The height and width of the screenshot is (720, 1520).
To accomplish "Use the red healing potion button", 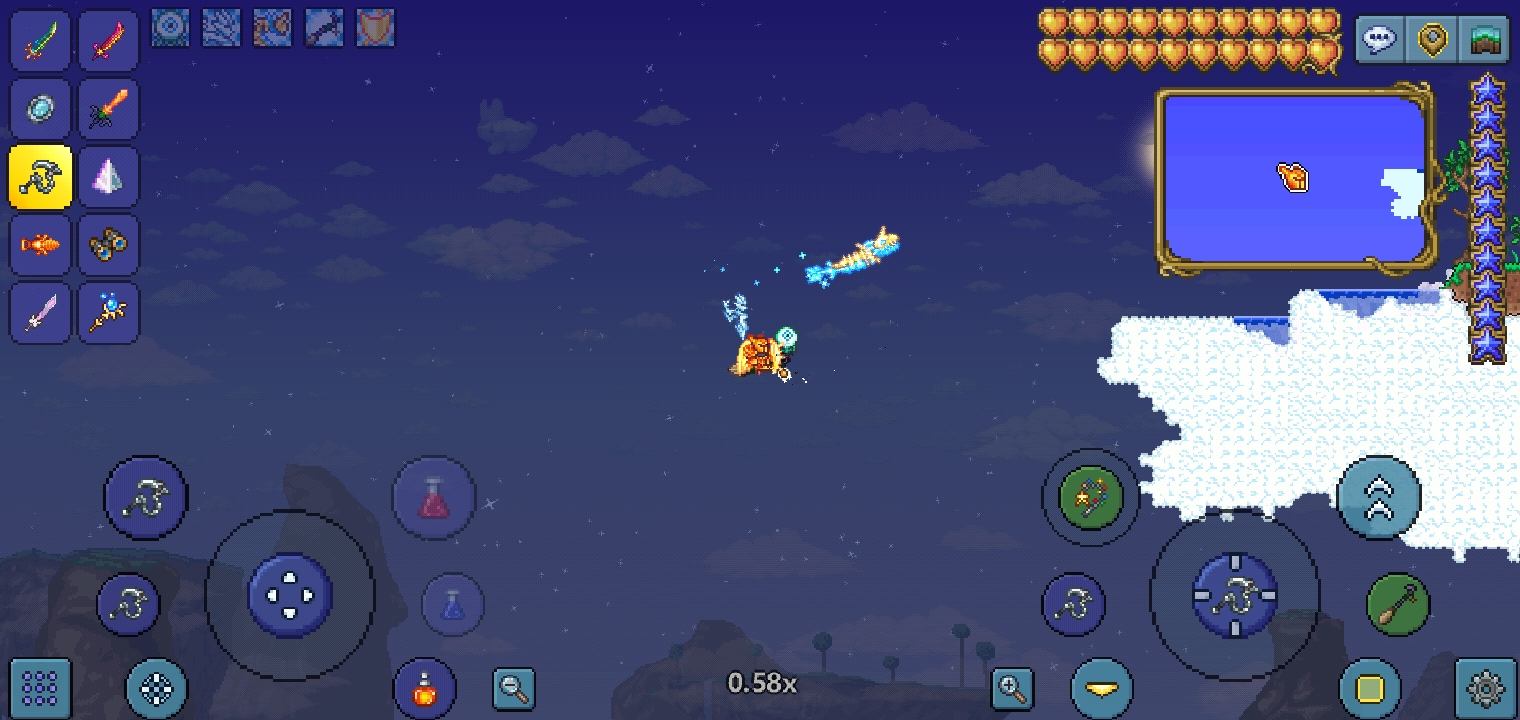I will [x=433, y=498].
